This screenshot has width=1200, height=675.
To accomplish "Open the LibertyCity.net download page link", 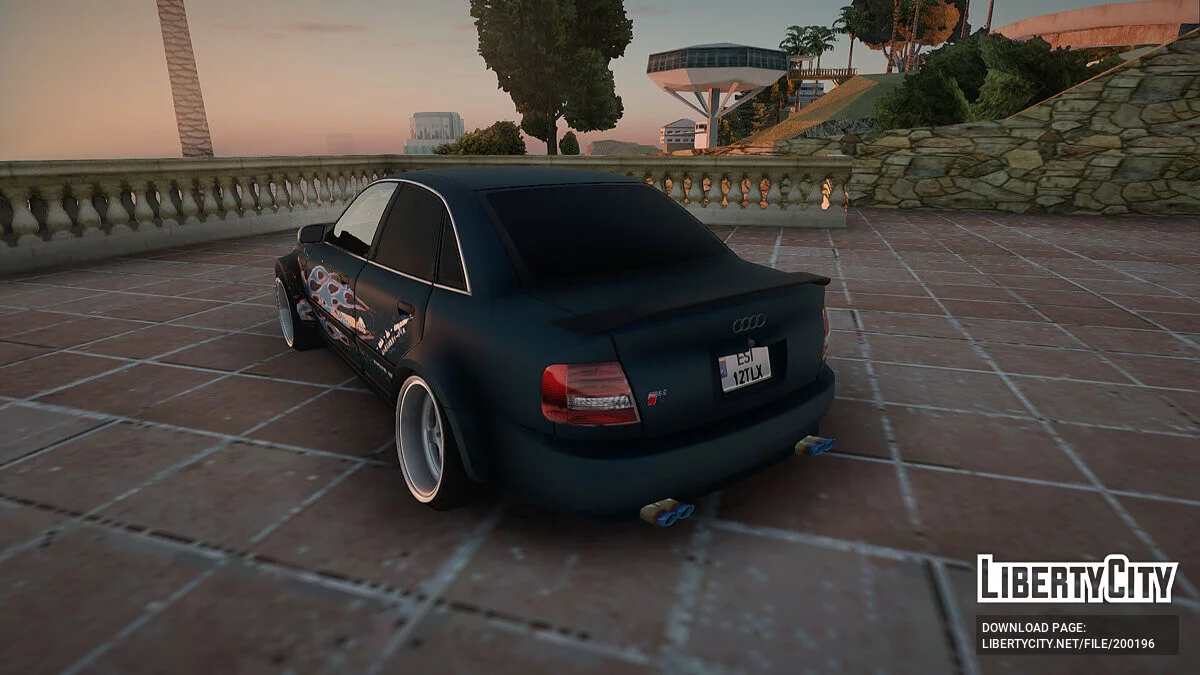I will pos(1068,643).
